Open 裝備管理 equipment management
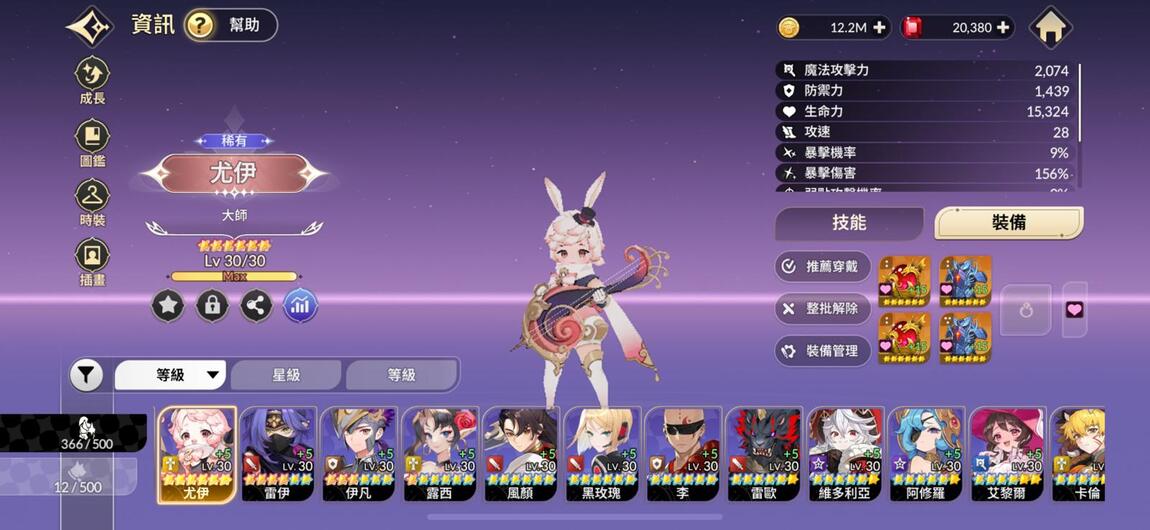The height and width of the screenshot is (530, 1150). point(822,351)
